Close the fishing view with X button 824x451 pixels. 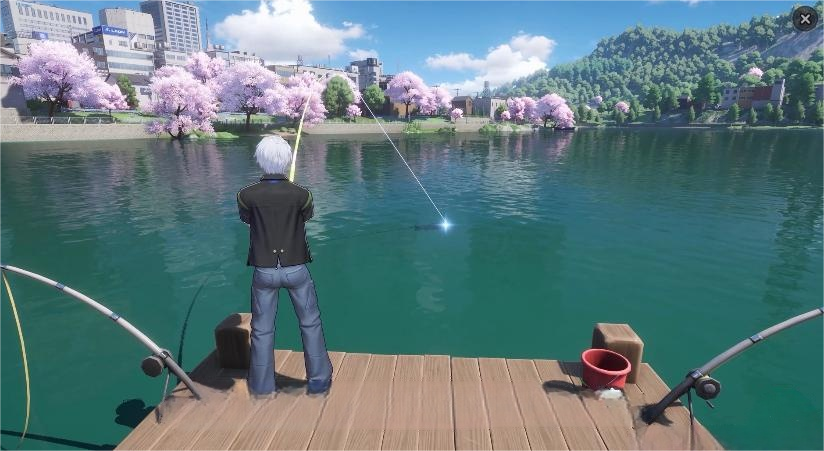click(x=804, y=18)
